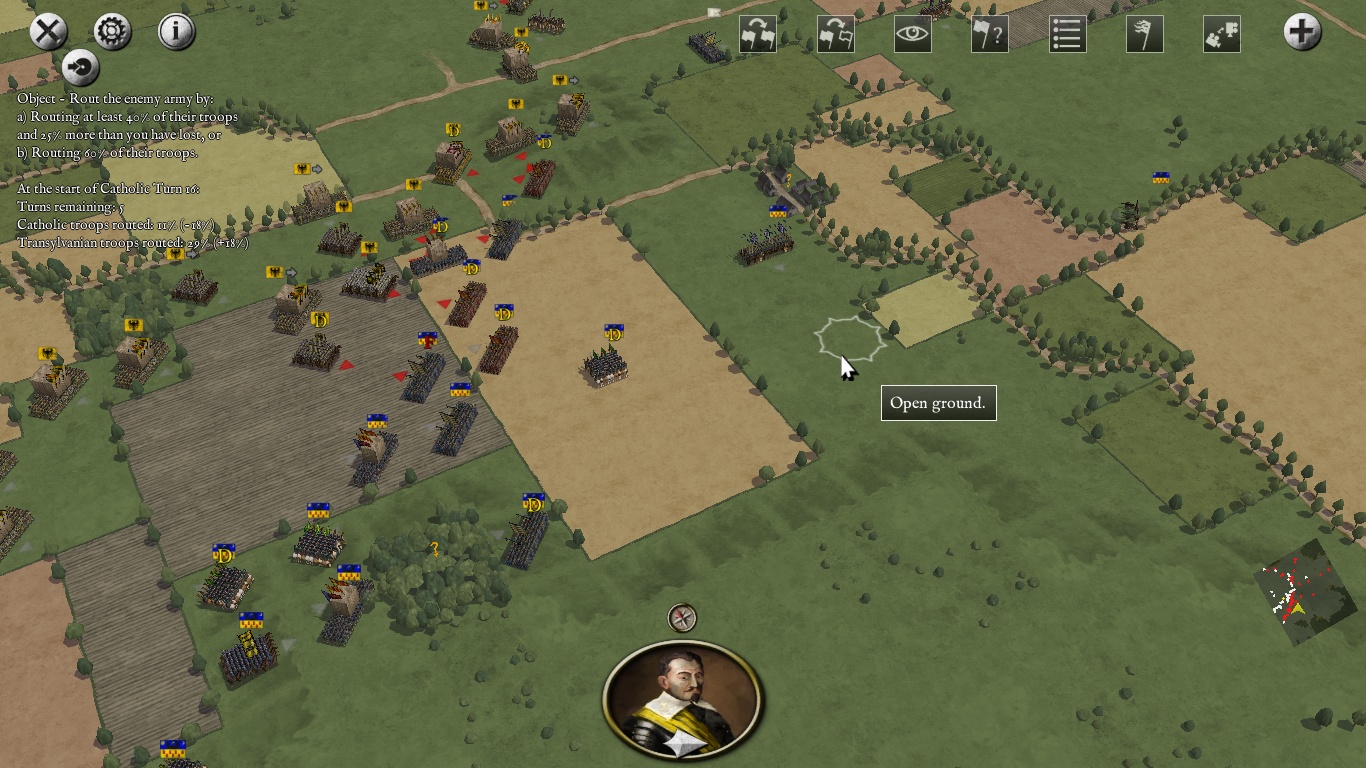
Task: Click the flag with question mark icon
Action: tap(989, 34)
